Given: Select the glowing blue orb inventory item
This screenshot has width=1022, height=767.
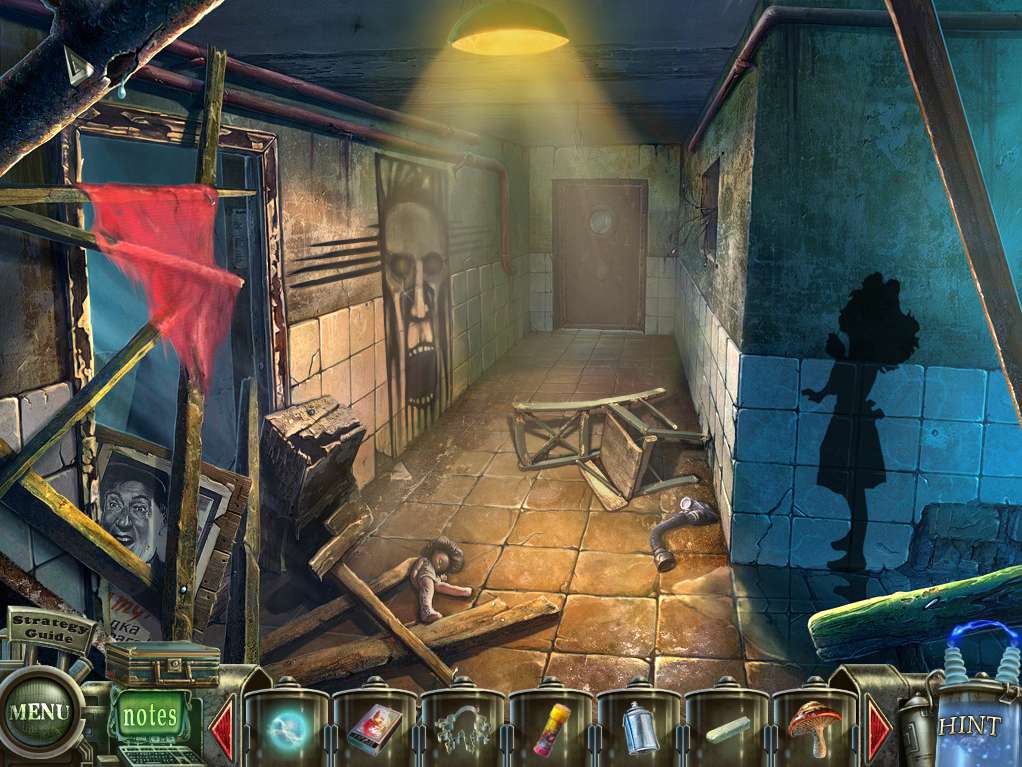Looking at the screenshot, I should pos(286,729).
